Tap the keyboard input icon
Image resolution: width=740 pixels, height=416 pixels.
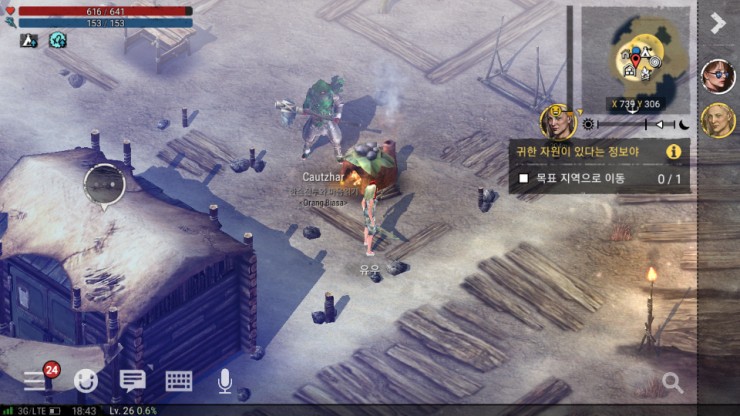179,380
